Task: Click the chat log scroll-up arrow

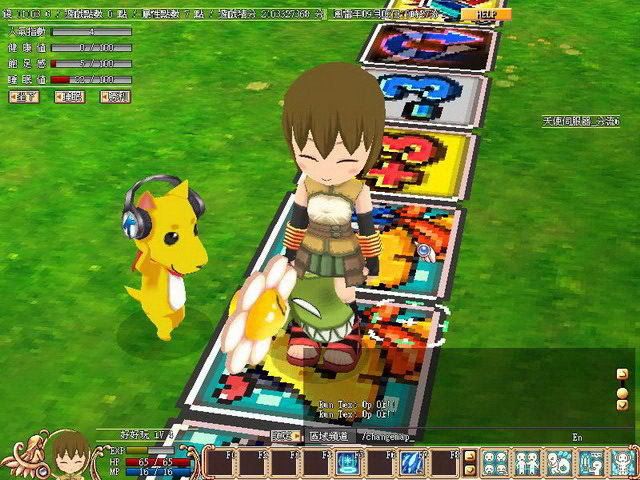Action: coord(622,374)
